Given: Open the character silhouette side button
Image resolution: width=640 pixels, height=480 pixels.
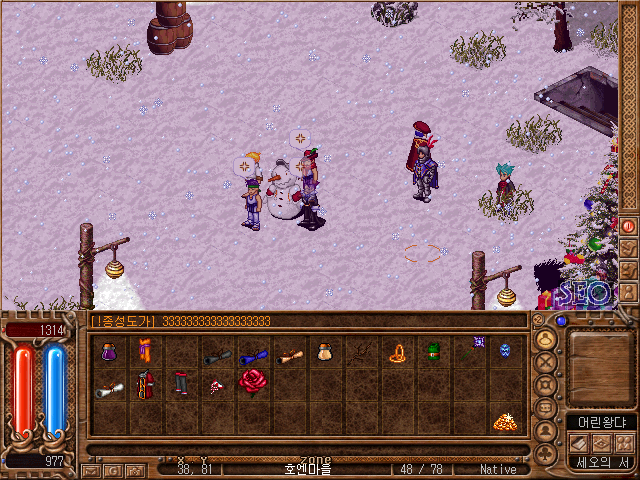Looking at the screenshot, I should pyautogui.click(x=546, y=431).
